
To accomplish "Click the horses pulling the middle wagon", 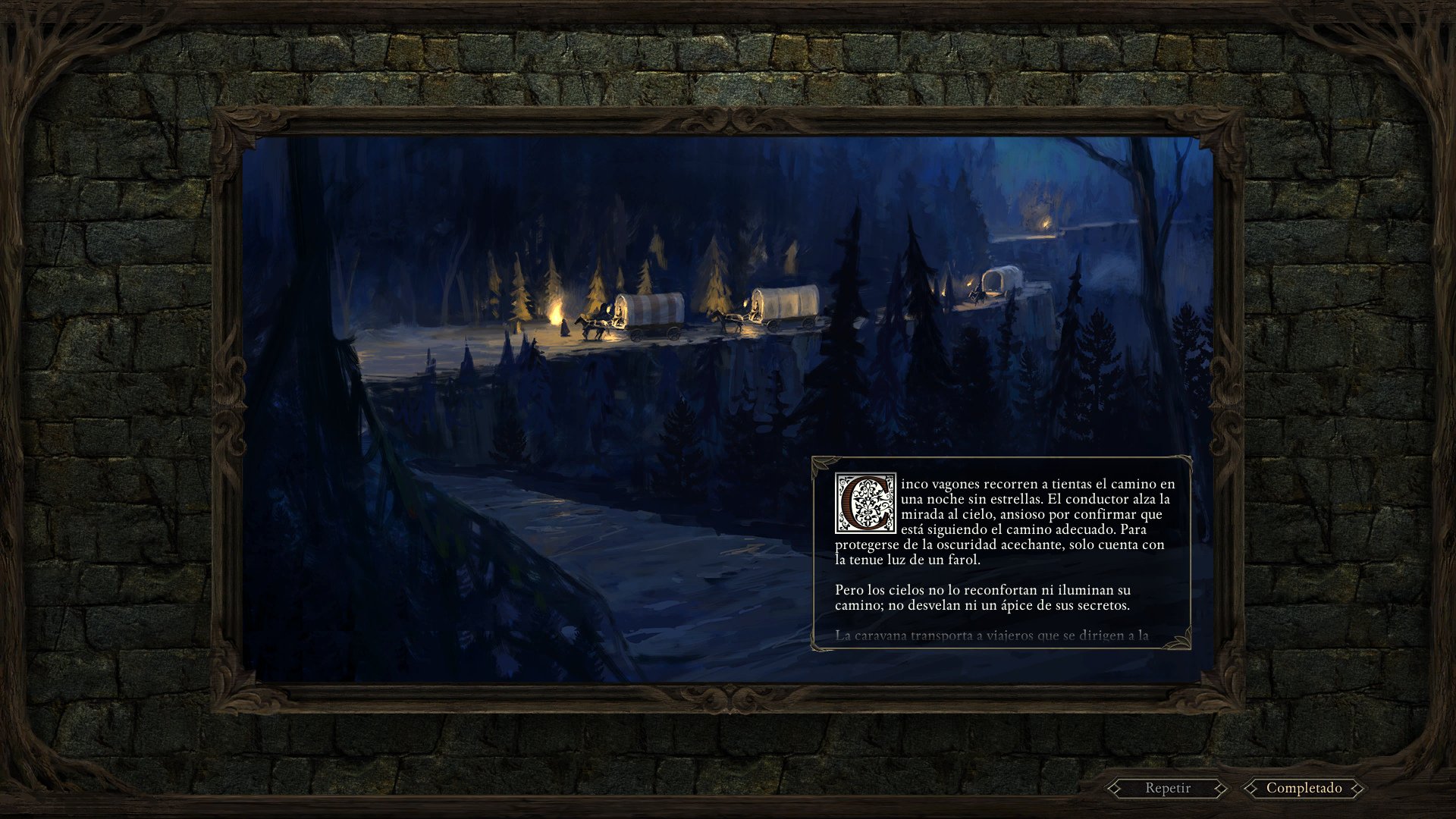I will (x=726, y=320).
